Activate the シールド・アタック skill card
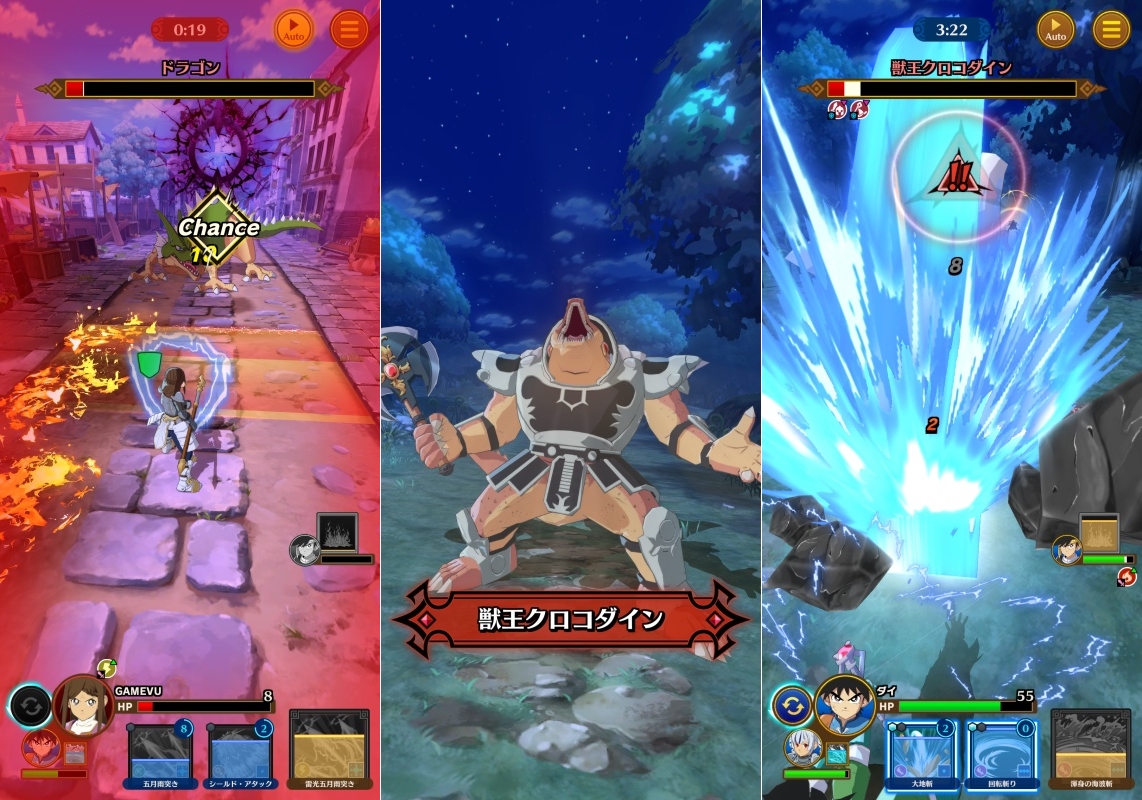The height and width of the screenshot is (800, 1142). (241, 750)
